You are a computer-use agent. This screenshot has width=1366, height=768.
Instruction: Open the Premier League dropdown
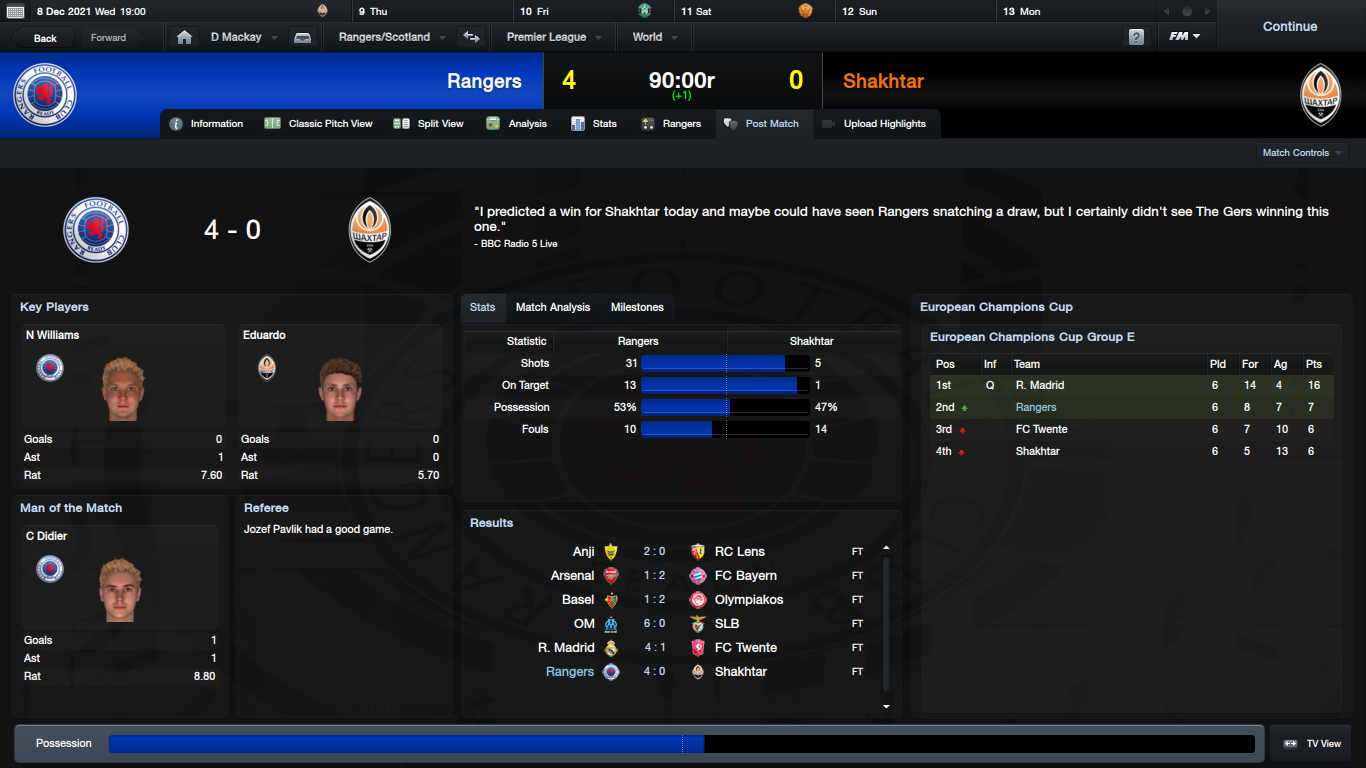coord(553,37)
